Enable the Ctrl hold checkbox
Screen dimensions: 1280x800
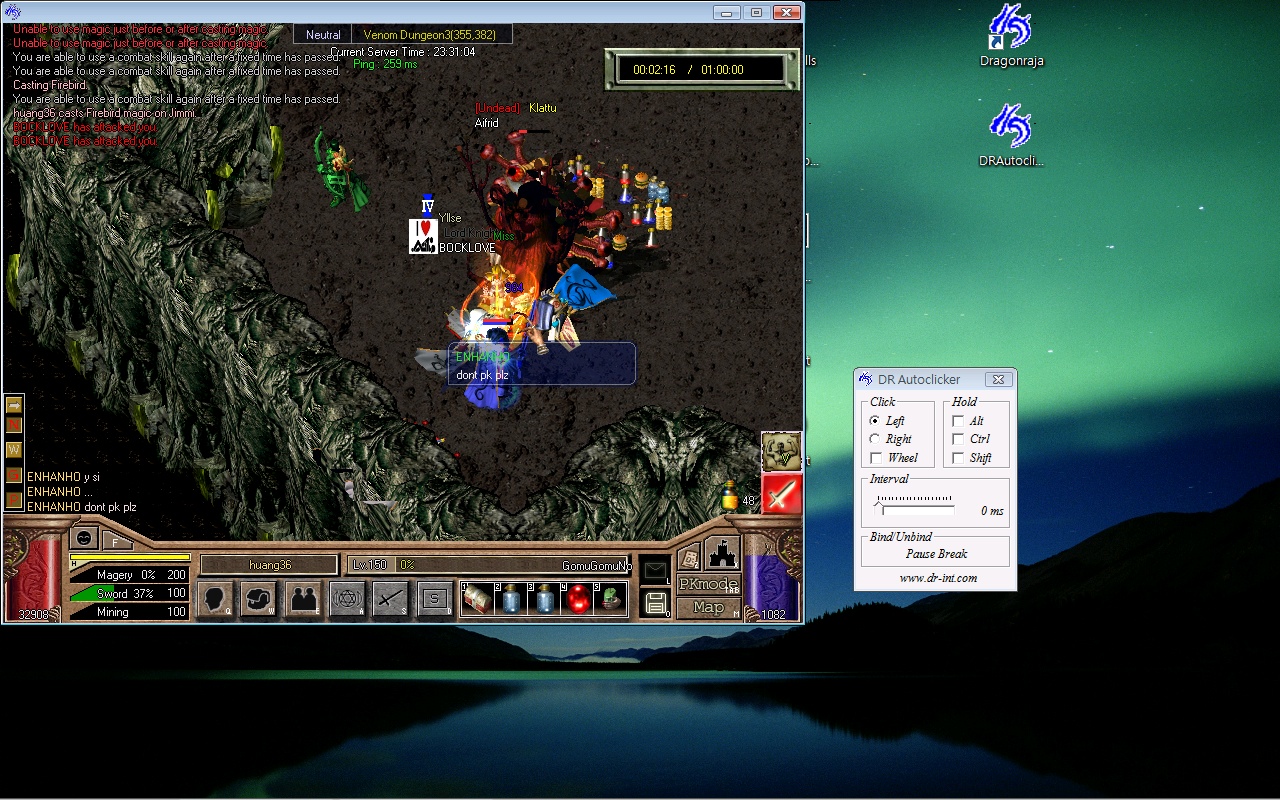click(x=958, y=439)
